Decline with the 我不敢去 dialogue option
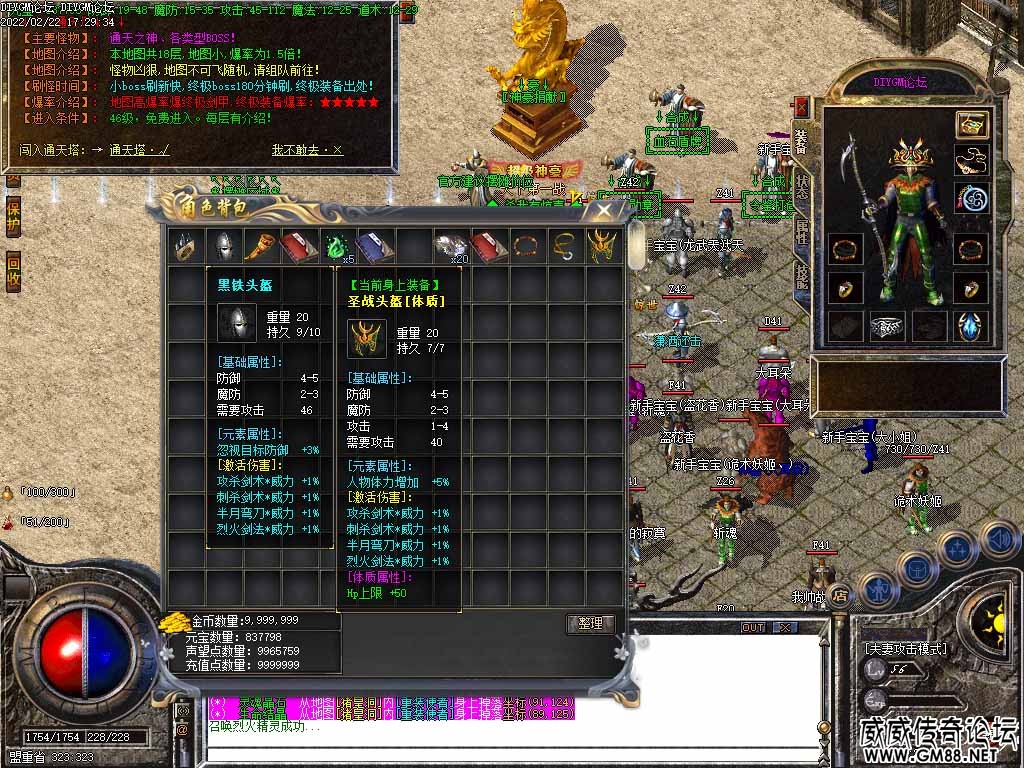Viewport: 1024px width, 768px height. pos(306,150)
